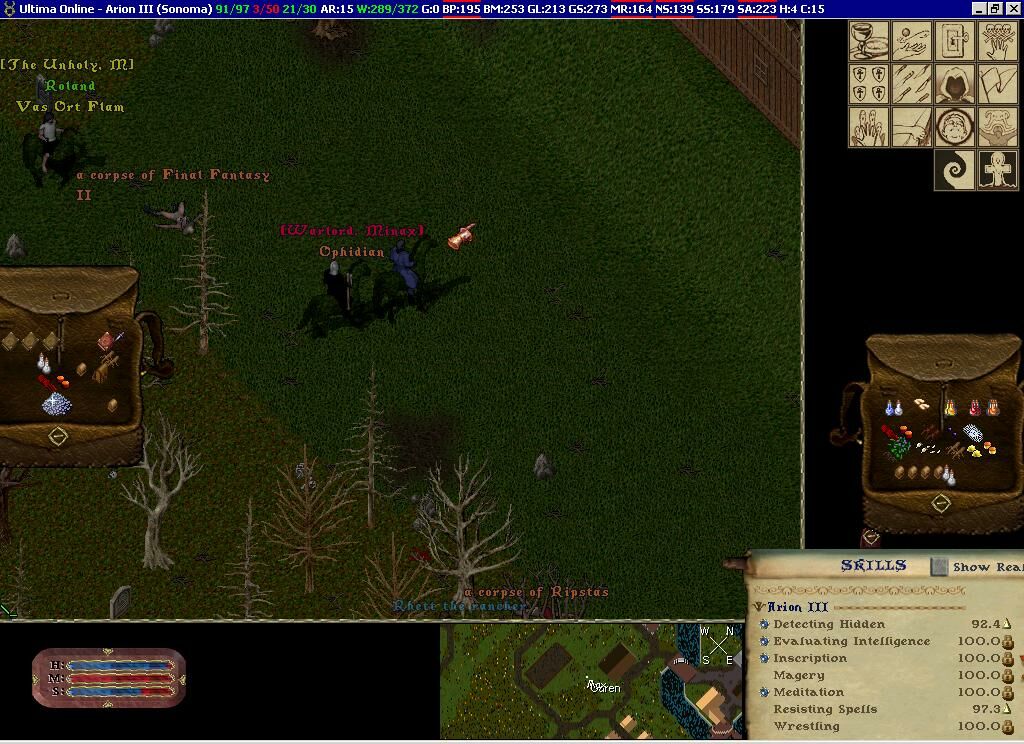This screenshot has width=1024, height=744.
Task: Activate the spiral swirl spell icon
Action: pos(955,170)
